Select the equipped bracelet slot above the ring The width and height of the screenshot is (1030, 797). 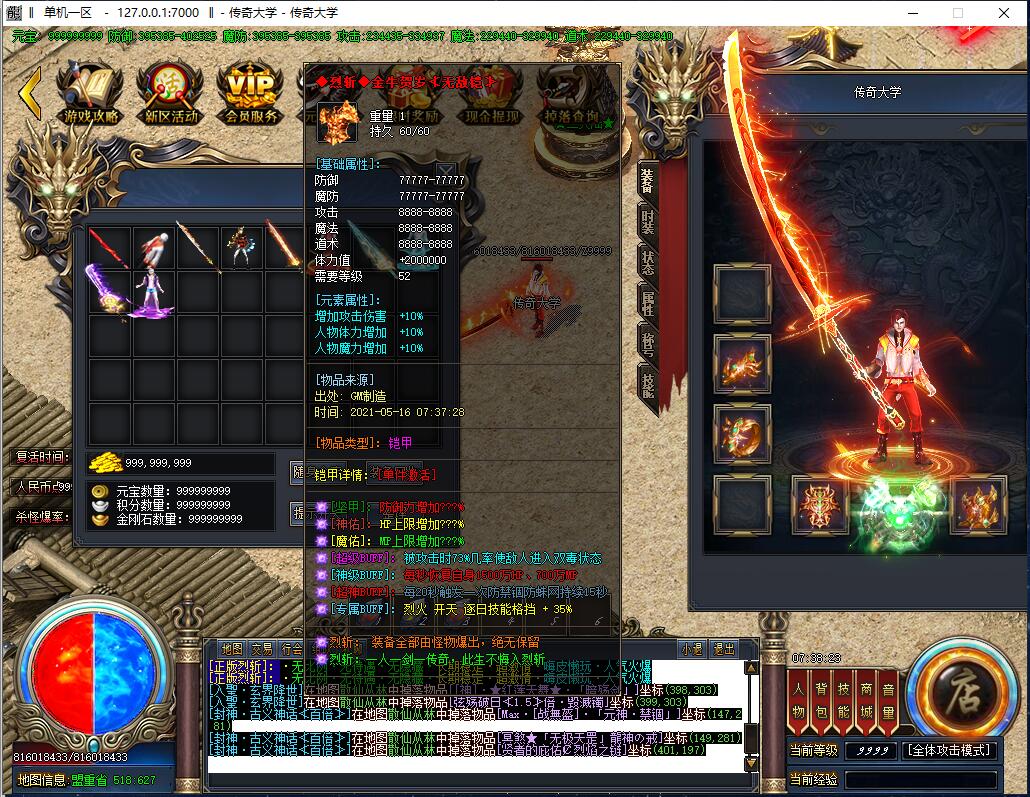tap(742, 360)
